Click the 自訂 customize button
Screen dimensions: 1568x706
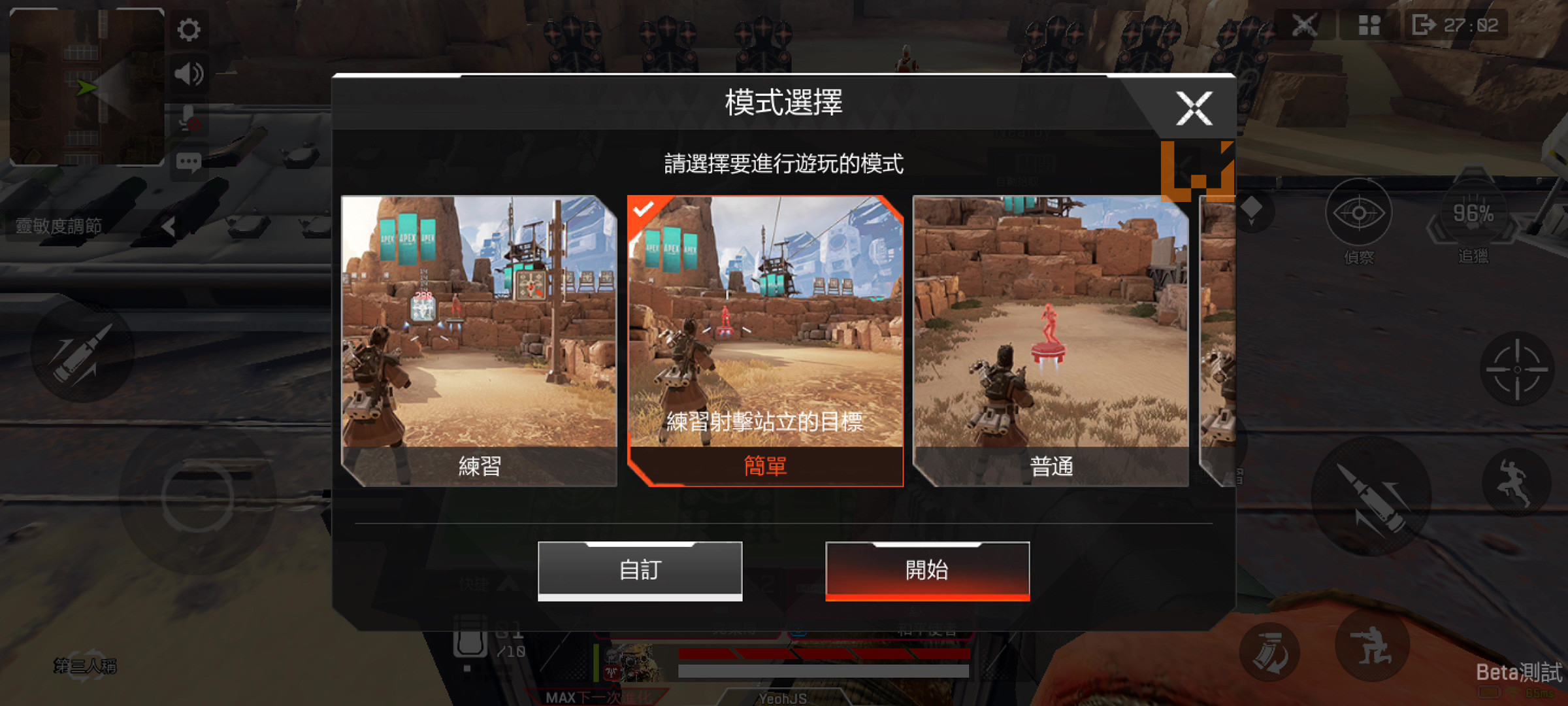[639, 569]
